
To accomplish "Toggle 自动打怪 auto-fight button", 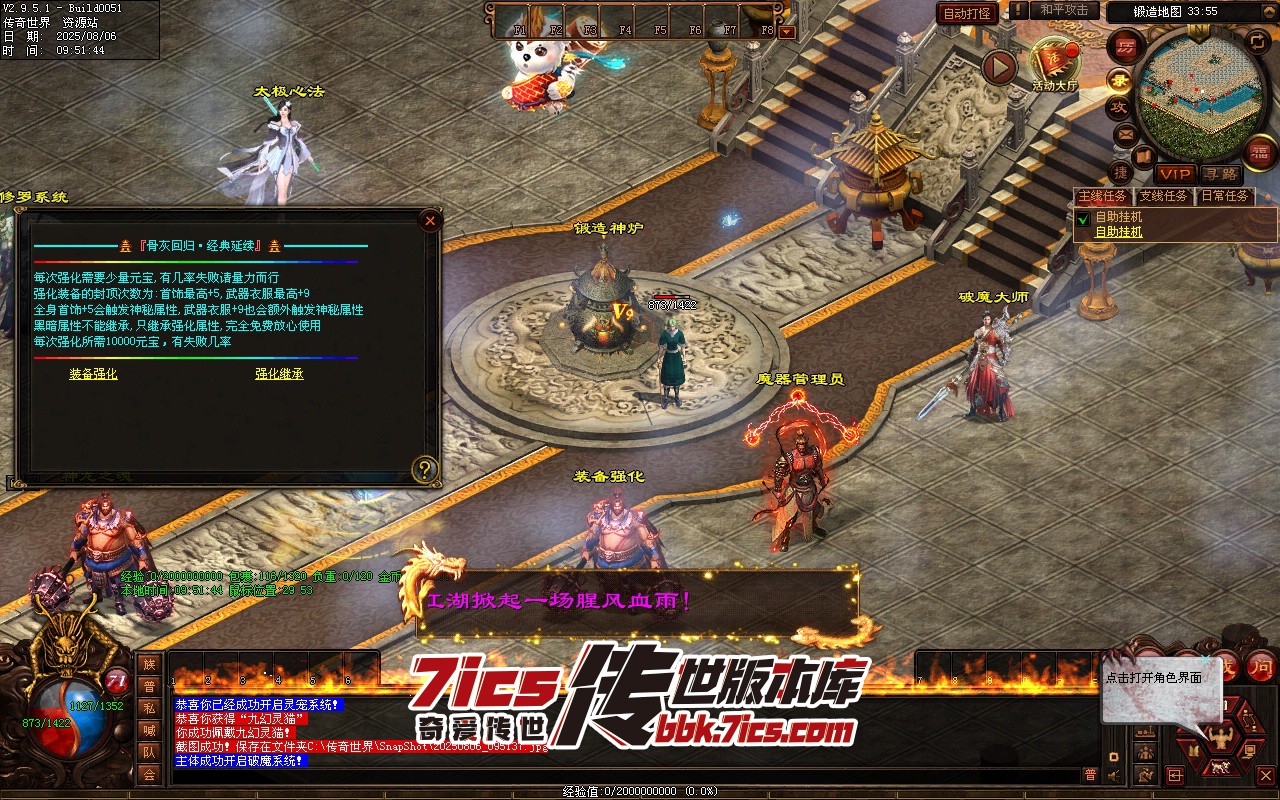I will pos(967,13).
